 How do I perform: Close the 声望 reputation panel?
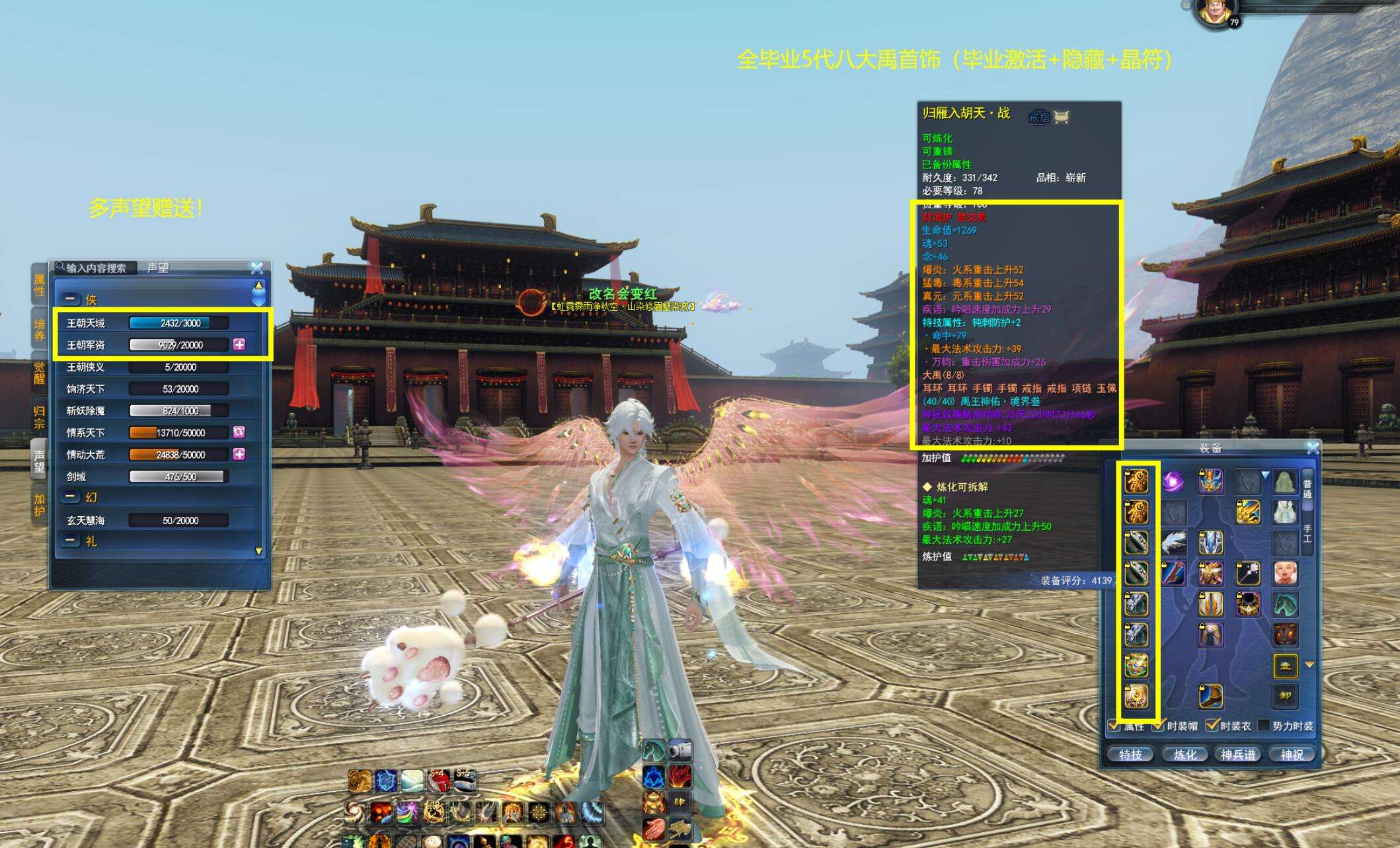[x=257, y=268]
